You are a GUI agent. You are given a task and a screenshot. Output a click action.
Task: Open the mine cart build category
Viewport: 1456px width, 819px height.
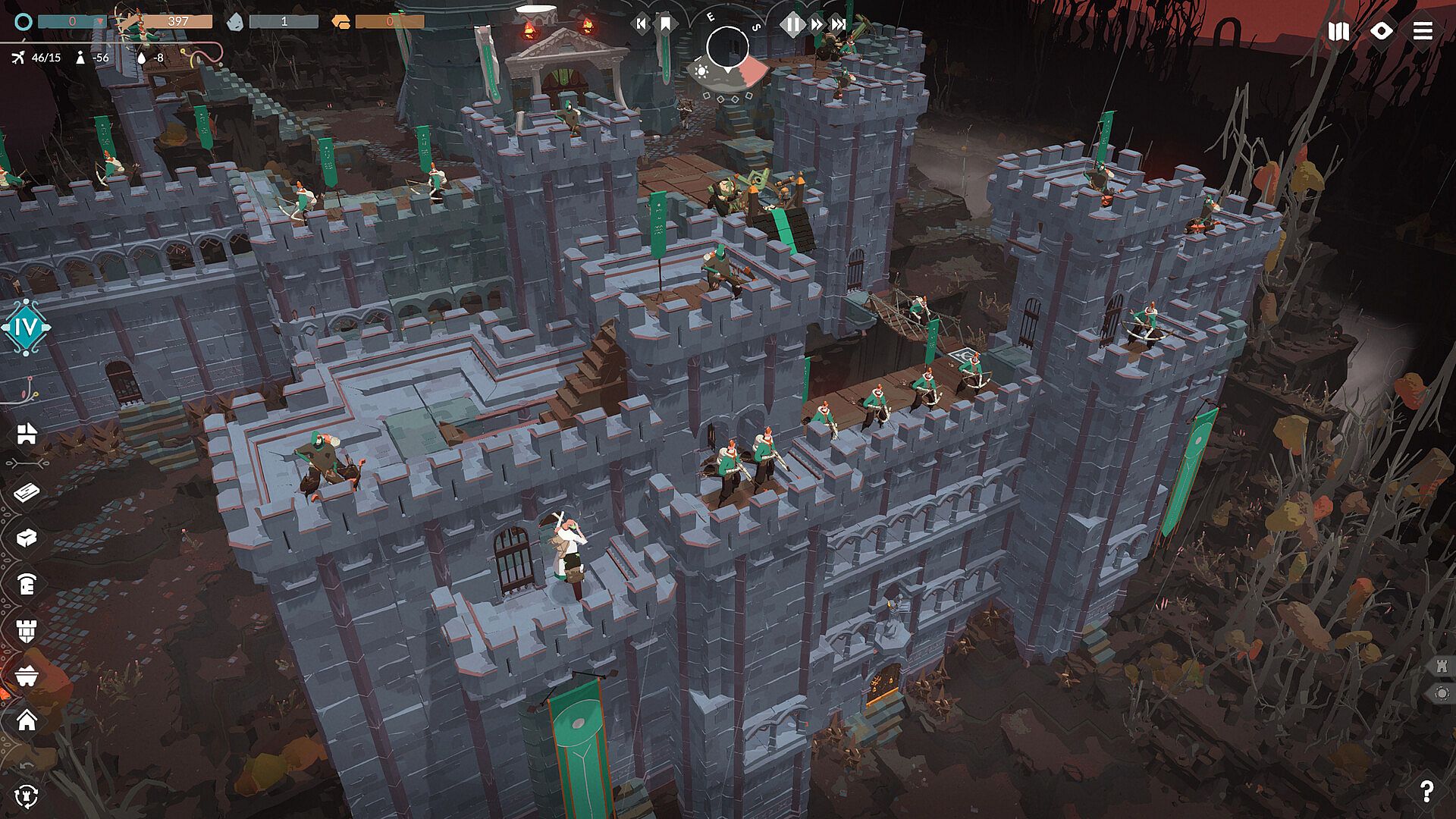[27, 675]
